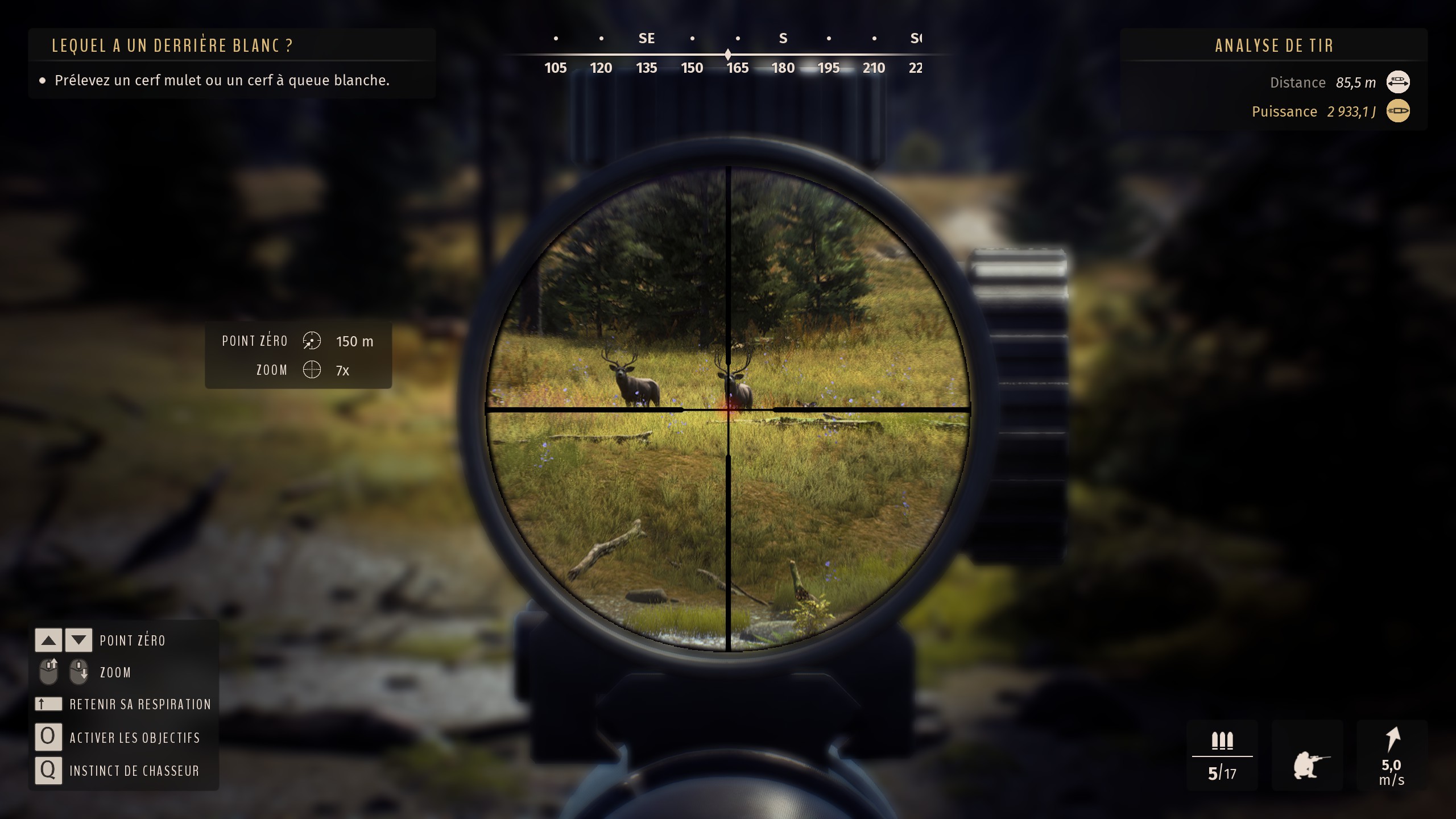Select the mission title Lequel a un derrière blanc
Viewport: 1456px width, 819px height.
(x=172, y=46)
